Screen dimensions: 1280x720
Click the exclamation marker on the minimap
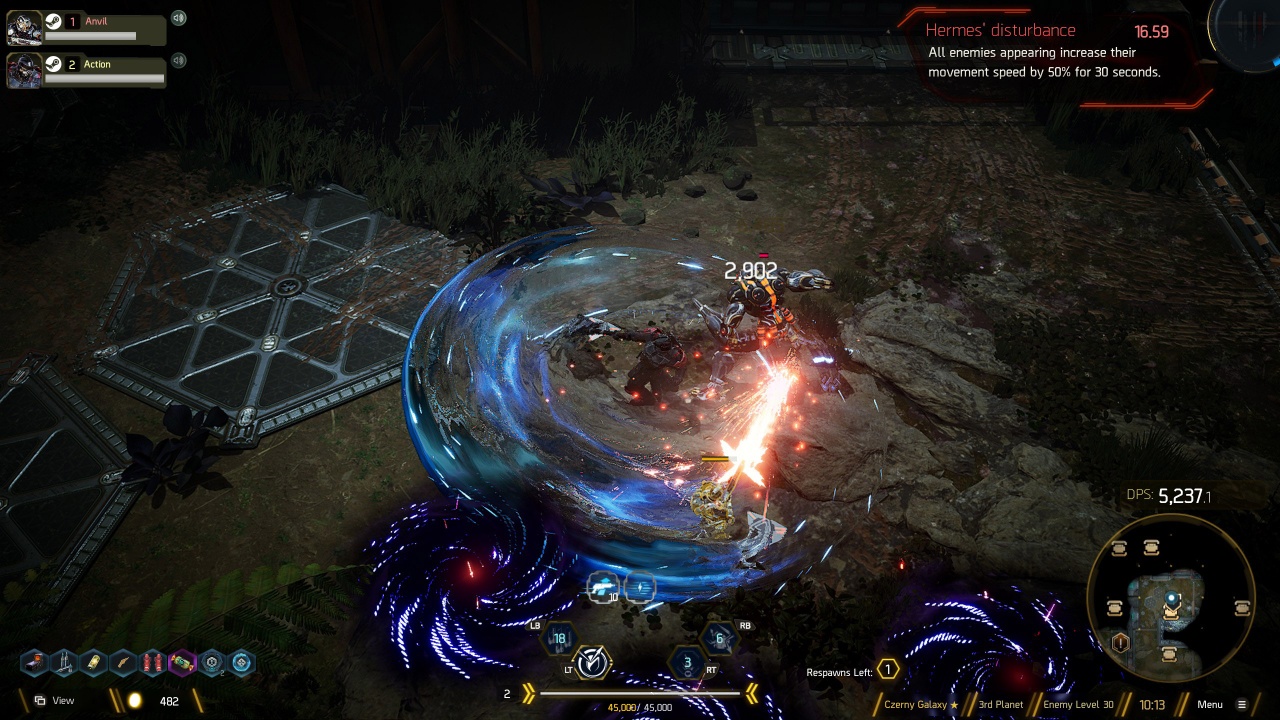click(x=1120, y=641)
